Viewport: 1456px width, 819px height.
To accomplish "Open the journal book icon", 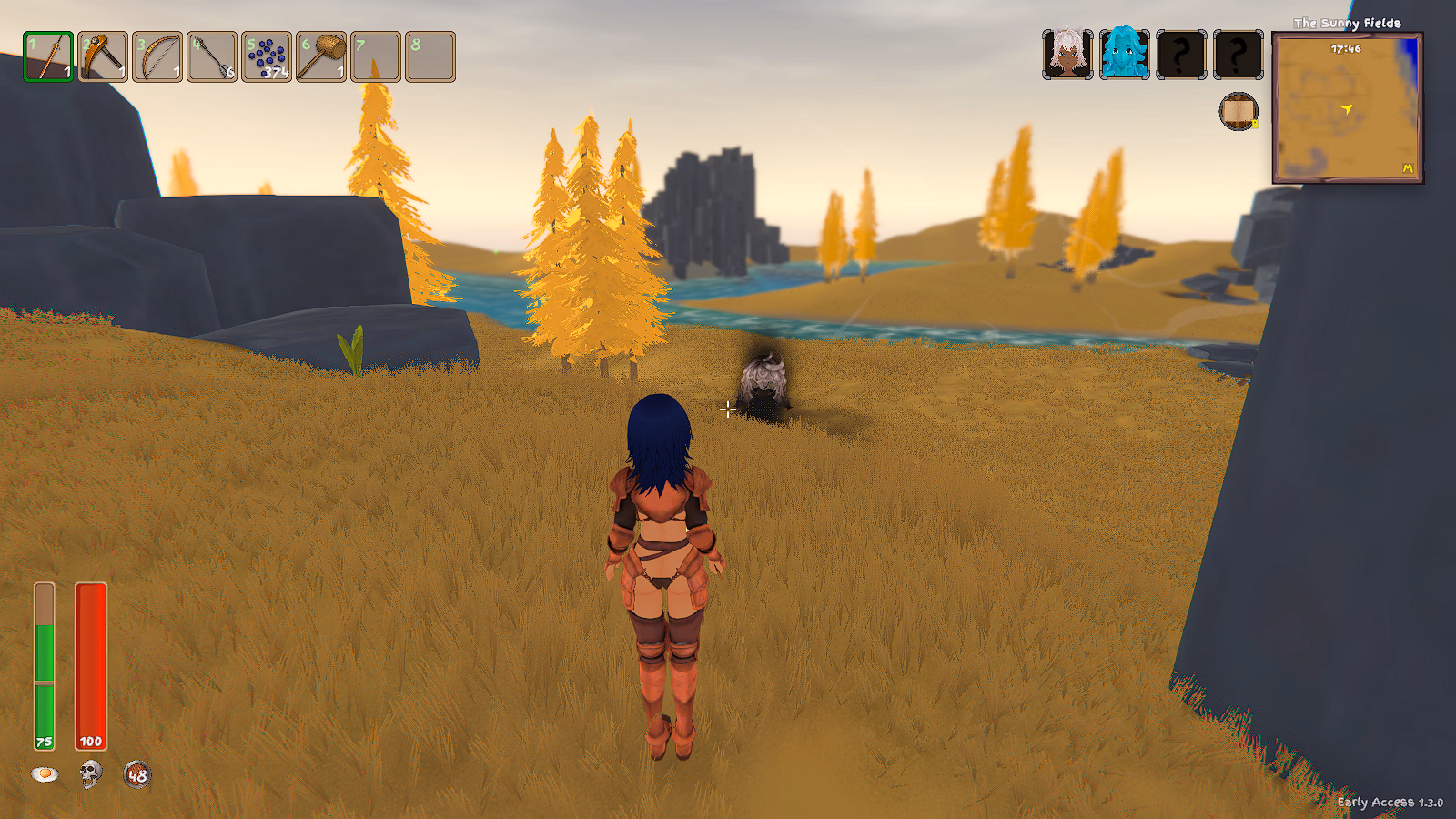I will coord(1238,112).
